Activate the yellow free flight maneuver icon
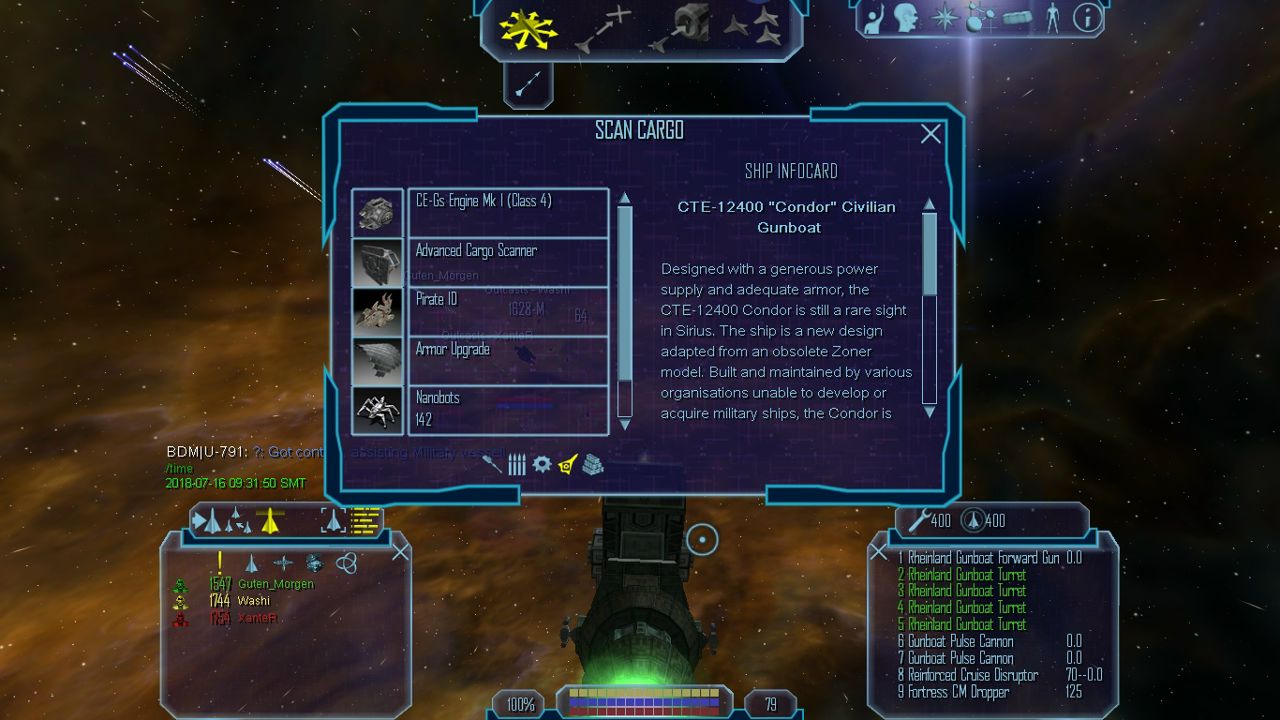The width and height of the screenshot is (1280, 720). [530, 28]
